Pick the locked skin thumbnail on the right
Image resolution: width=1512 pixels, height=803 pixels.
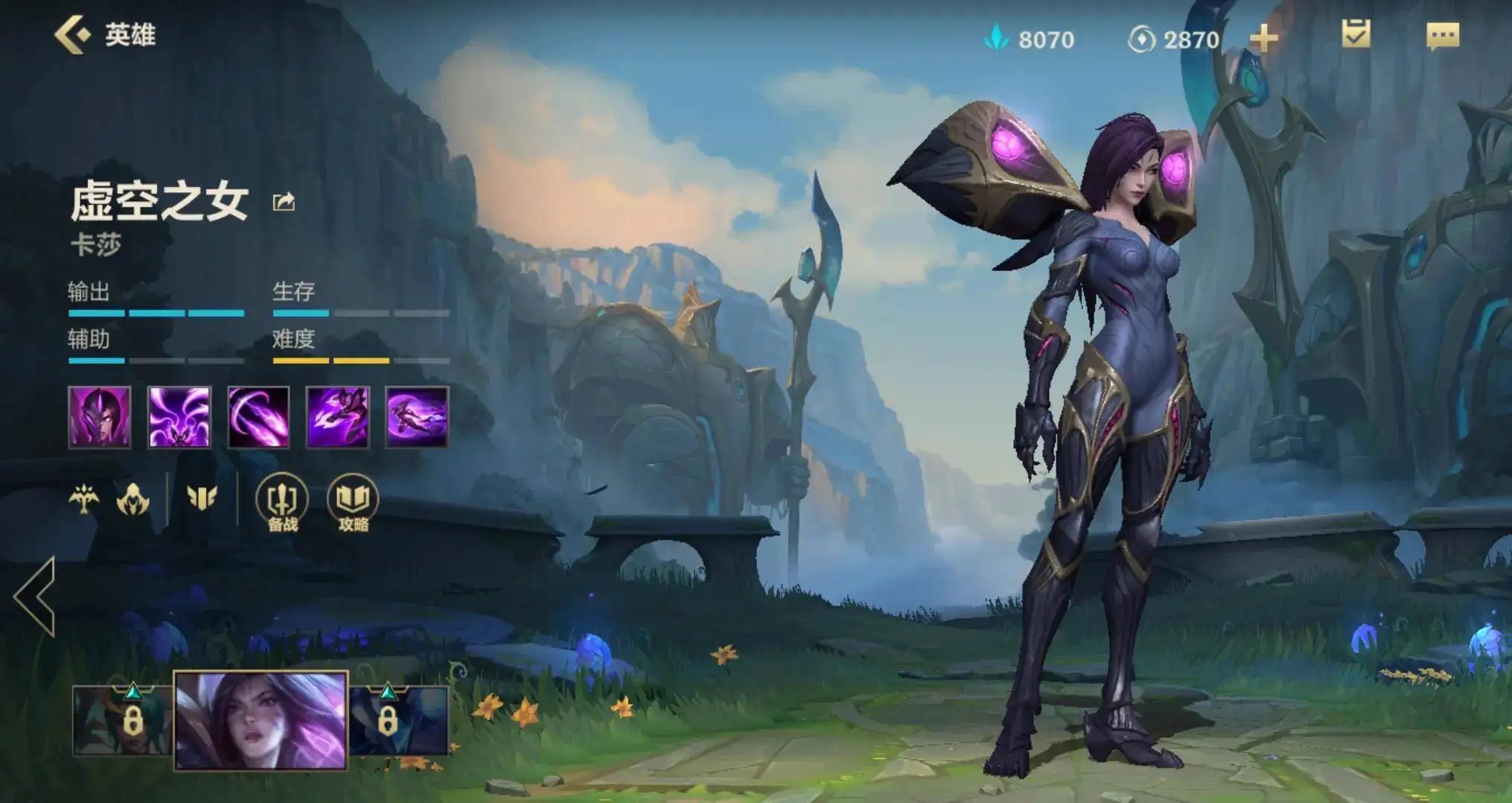pos(398,720)
